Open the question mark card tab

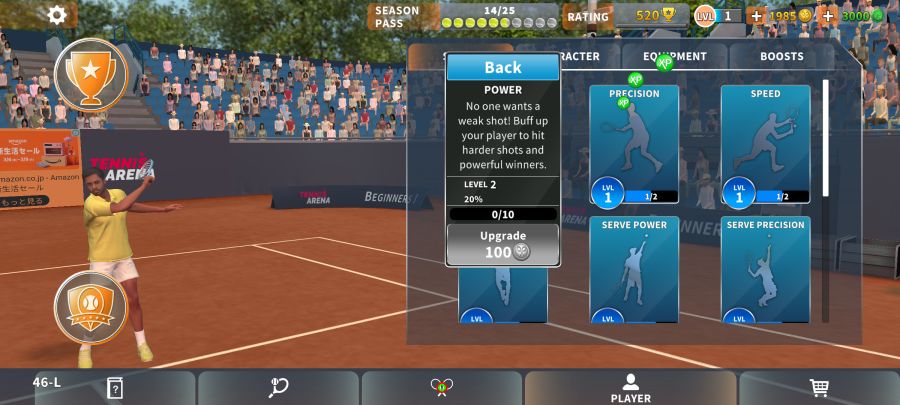115,388
